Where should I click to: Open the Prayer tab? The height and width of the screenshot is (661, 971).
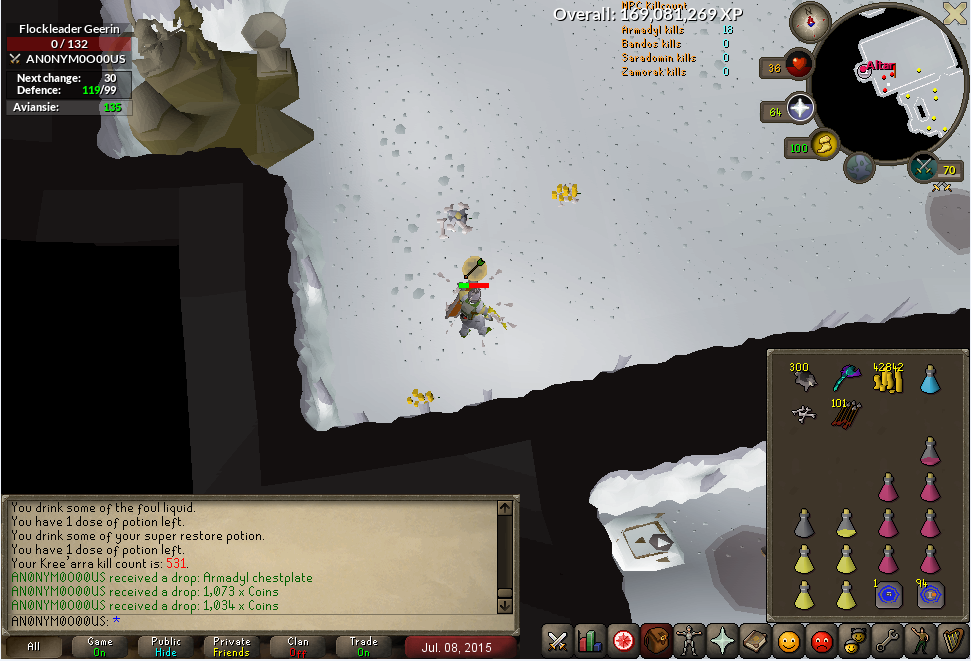pyautogui.click(x=722, y=640)
